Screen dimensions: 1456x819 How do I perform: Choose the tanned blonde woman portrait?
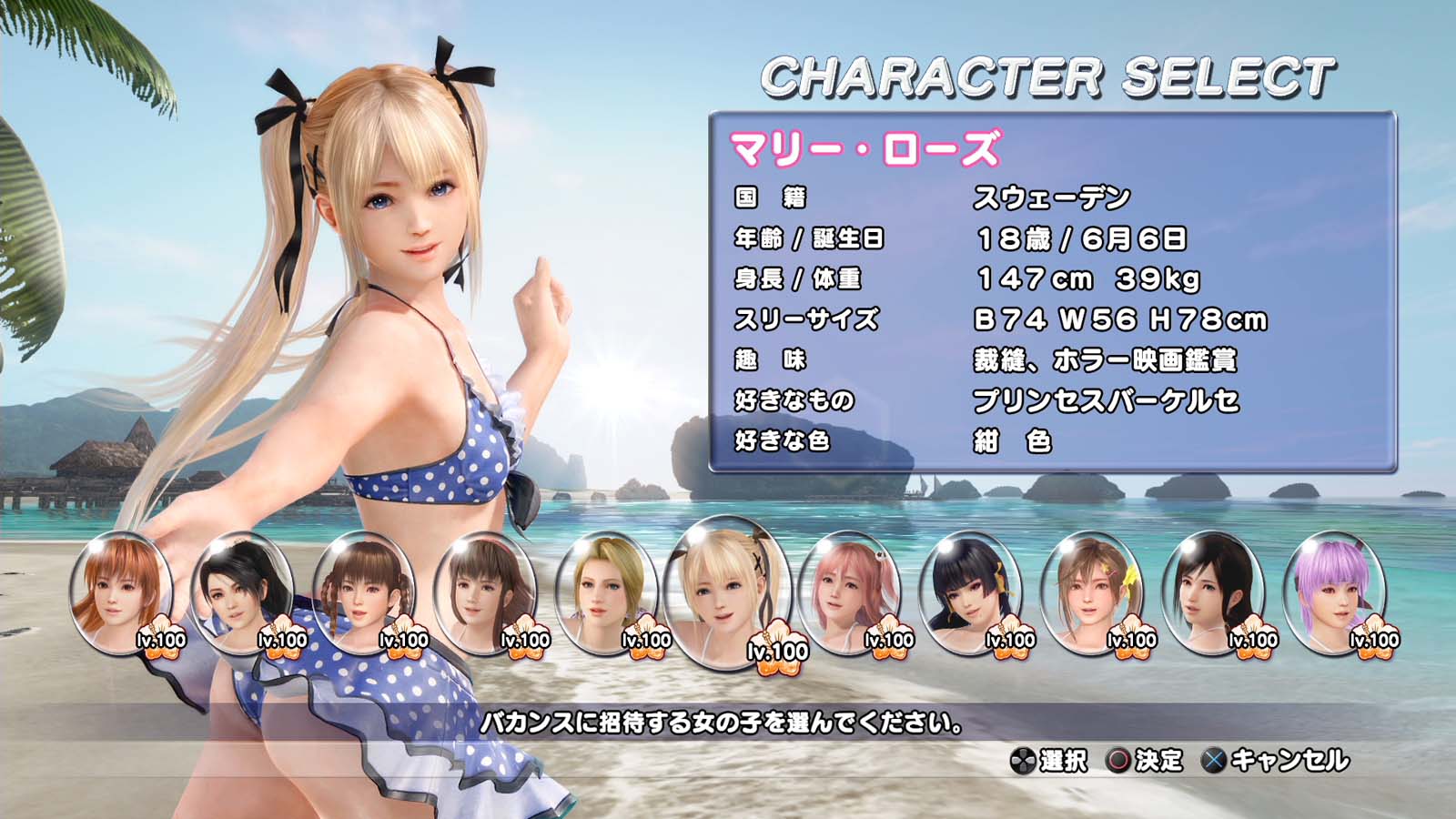click(606, 592)
